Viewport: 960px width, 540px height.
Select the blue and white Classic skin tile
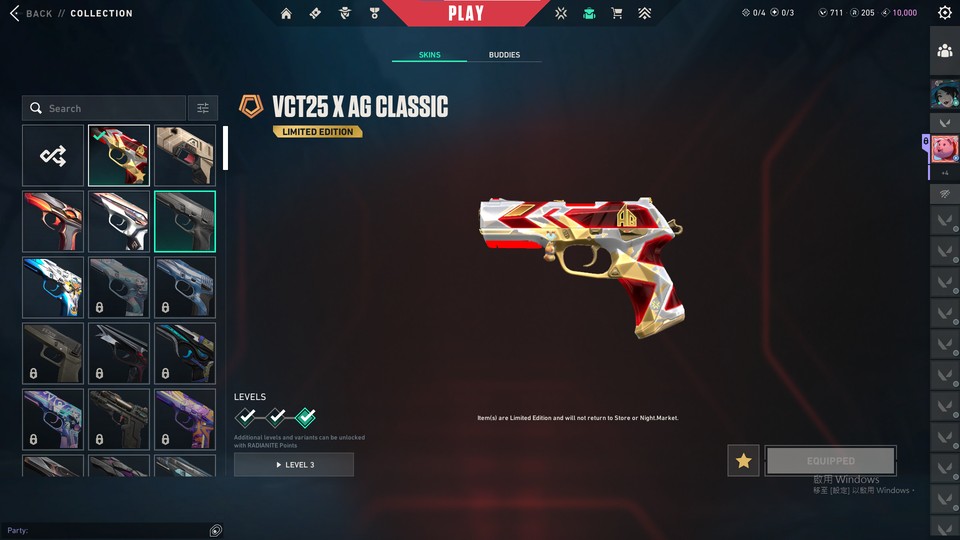(53, 287)
